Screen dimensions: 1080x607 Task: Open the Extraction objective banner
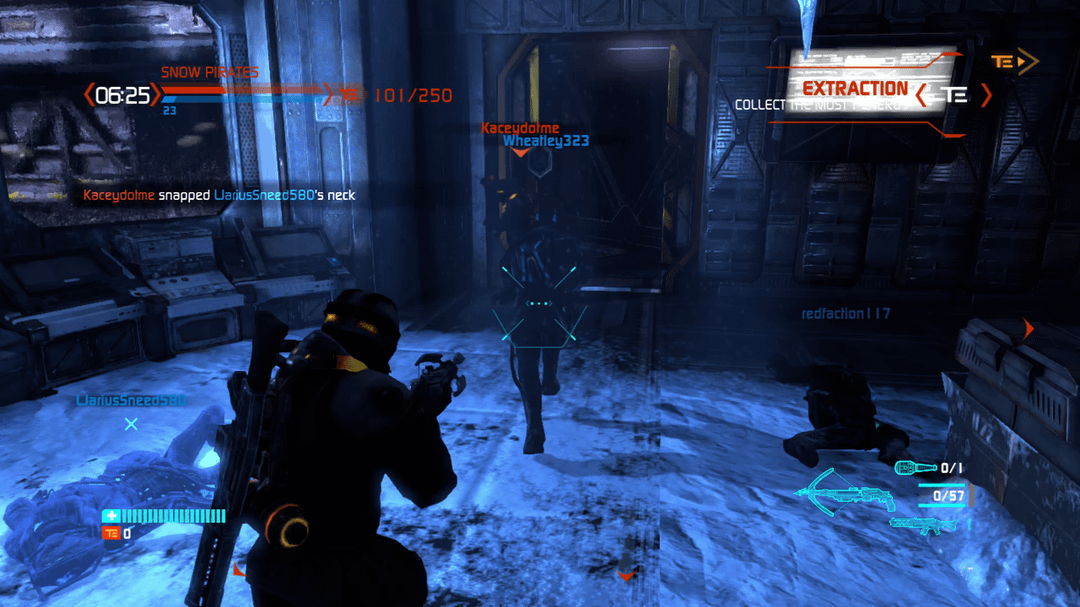855,89
